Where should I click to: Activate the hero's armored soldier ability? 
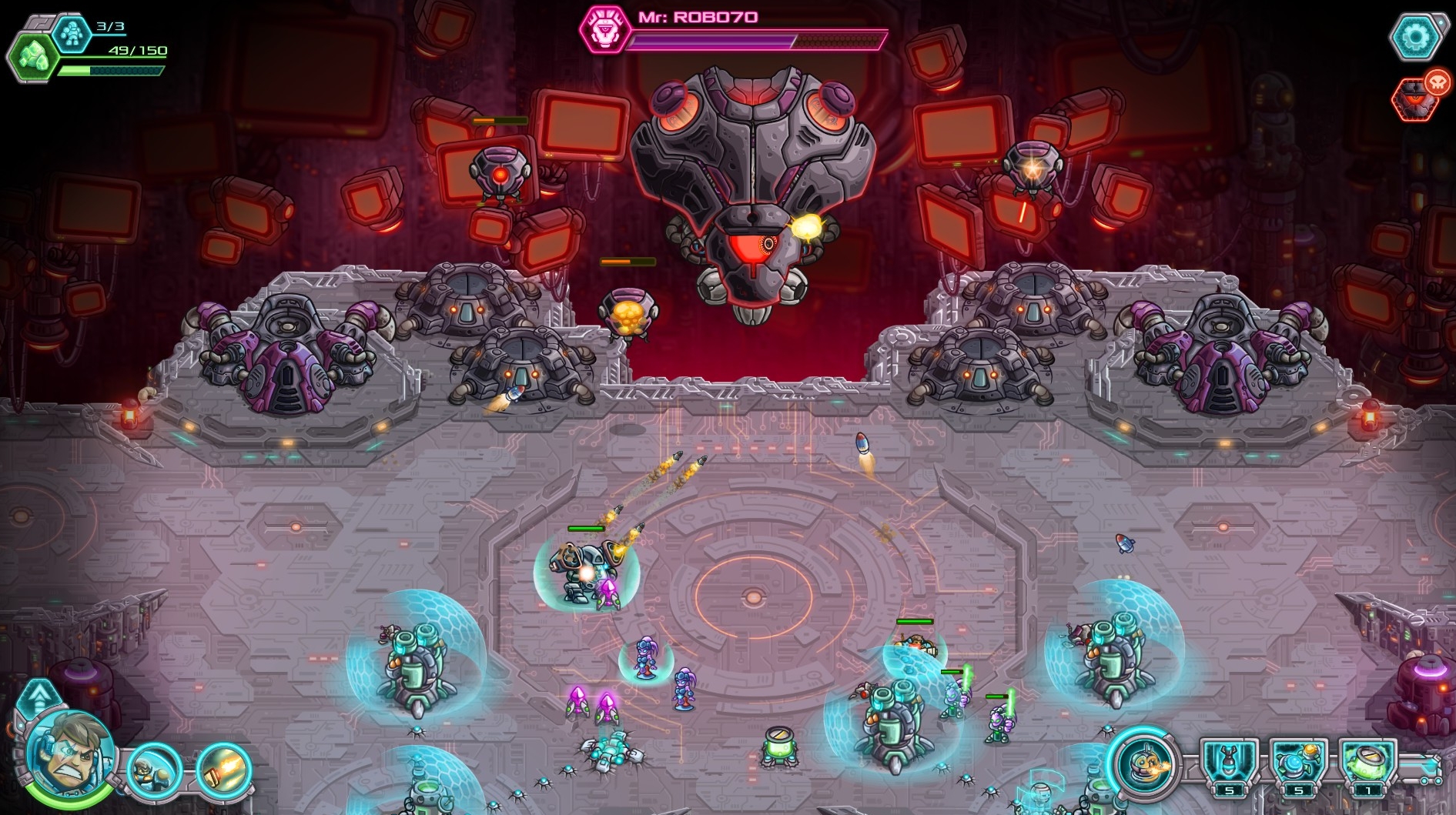click(x=154, y=770)
